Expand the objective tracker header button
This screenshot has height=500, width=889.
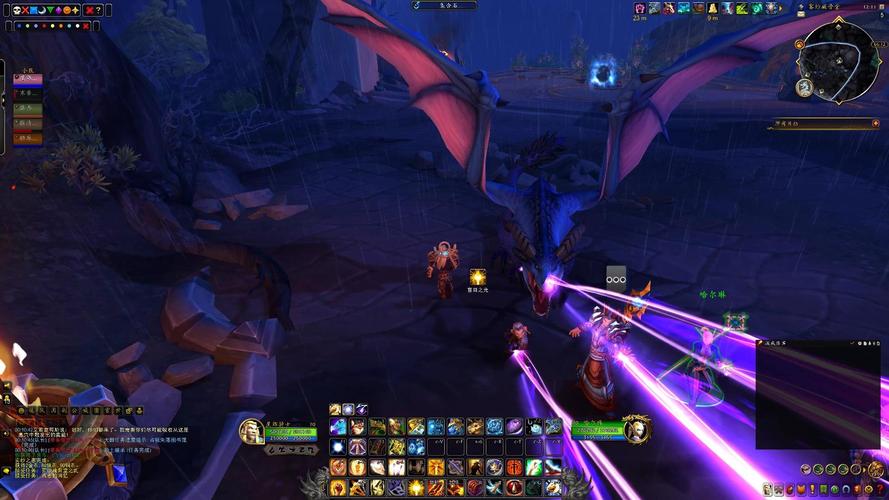coord(873,124)
